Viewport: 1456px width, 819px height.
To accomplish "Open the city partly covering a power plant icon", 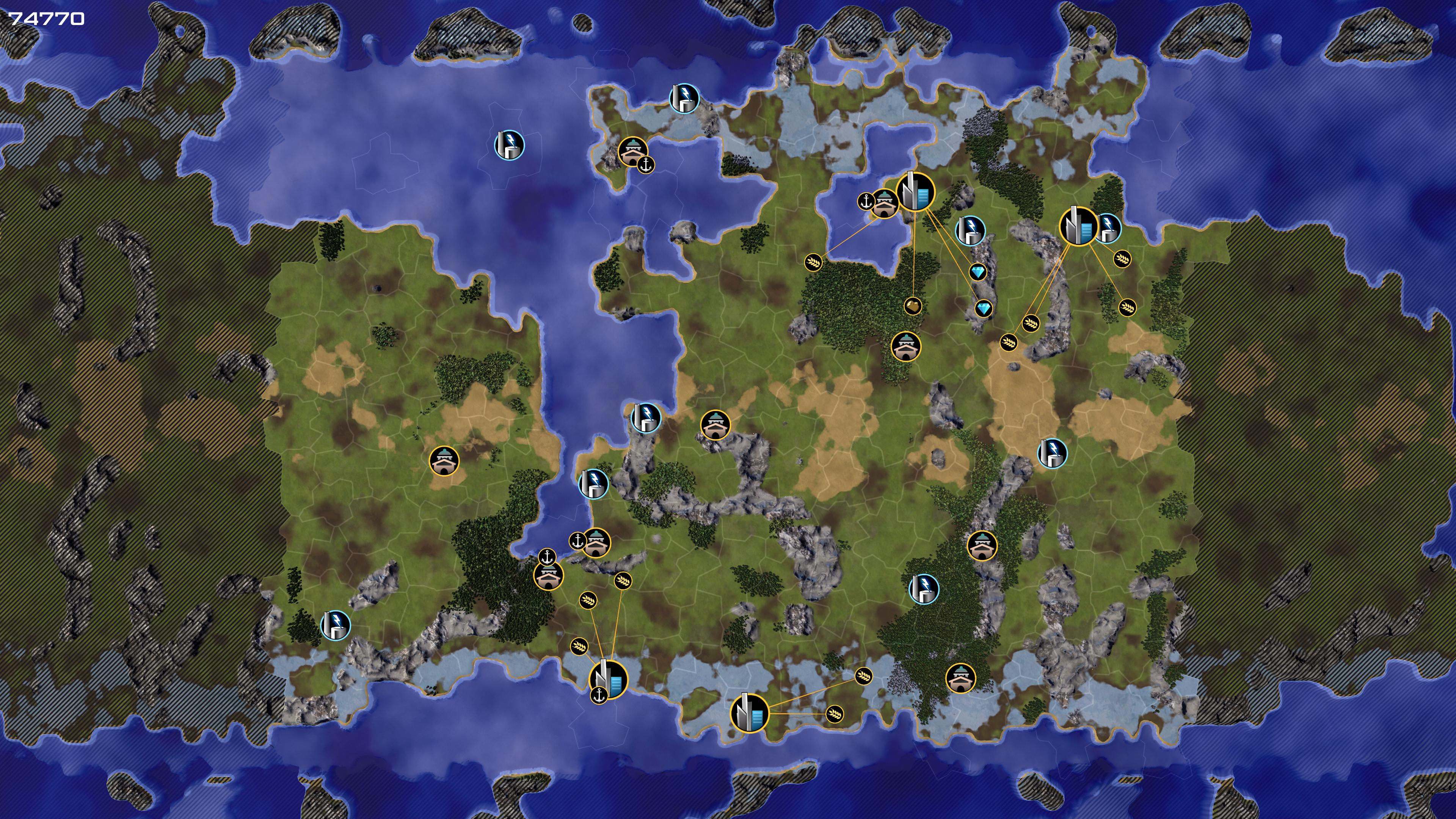I will coord(1077,226).
